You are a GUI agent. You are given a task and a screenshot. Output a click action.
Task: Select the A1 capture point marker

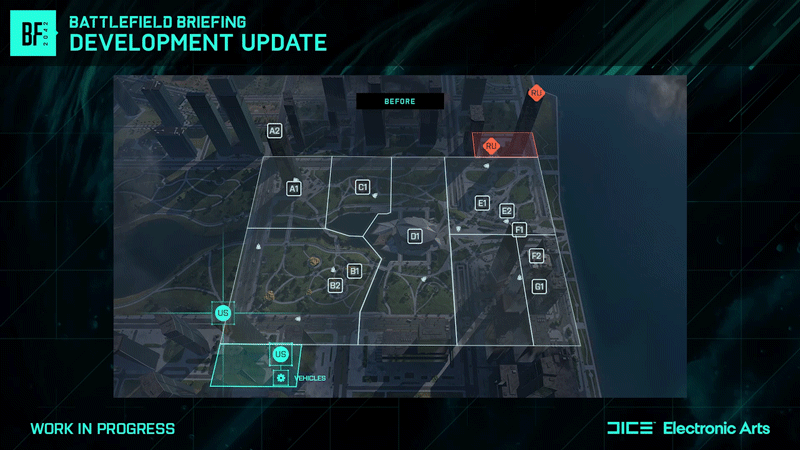(294, 188)
